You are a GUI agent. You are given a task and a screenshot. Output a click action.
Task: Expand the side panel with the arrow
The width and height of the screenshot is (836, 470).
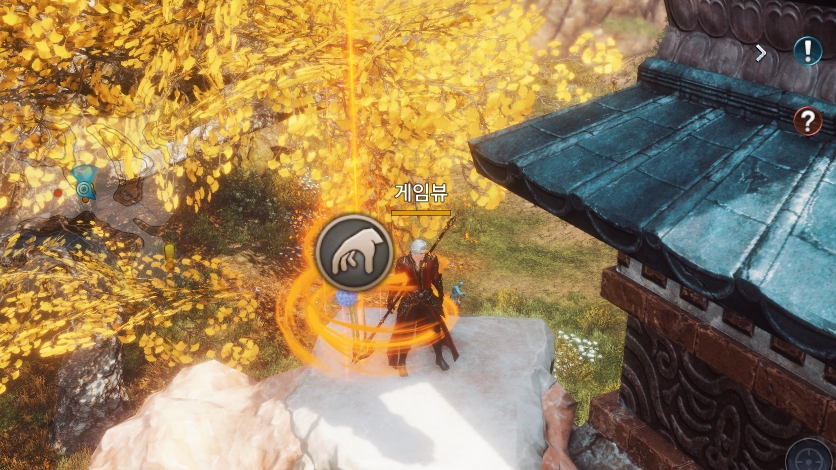click(x=761, y=53)
